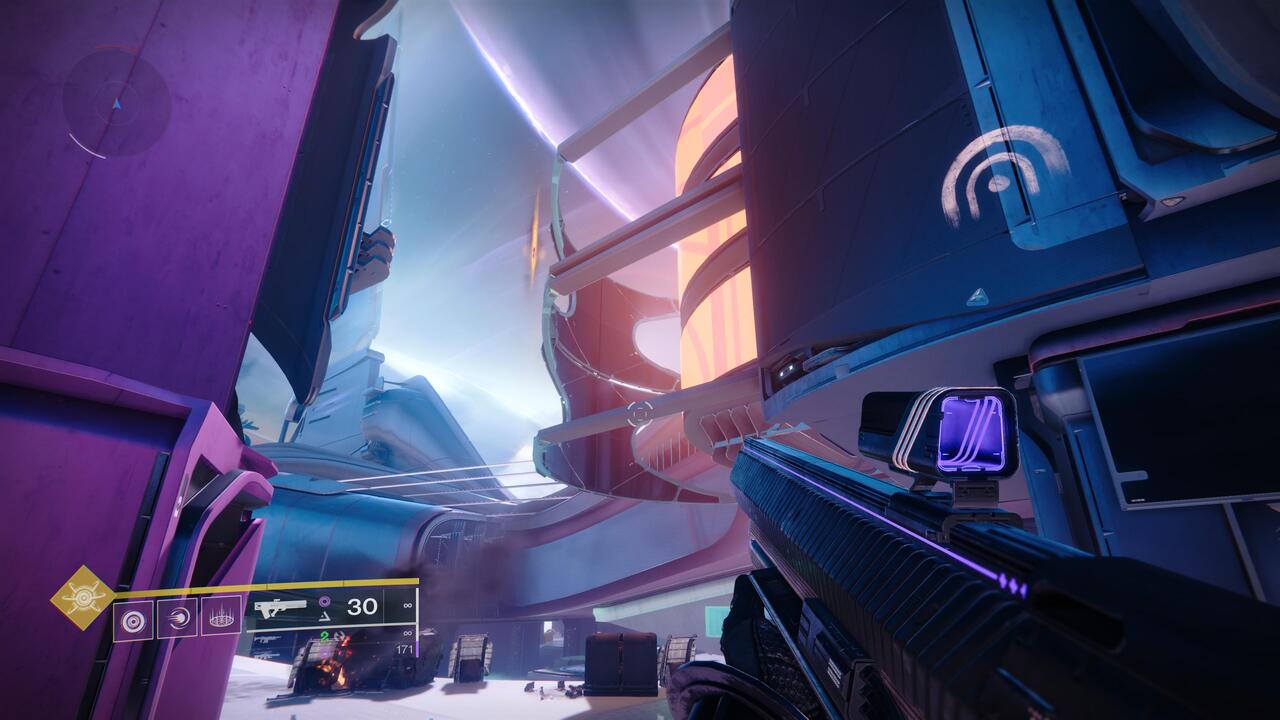This screenshot has width=1280, height=720.
Task: Click the green special ammo pickup indicator
Action: pyautogui.click(x=323, y=637)
